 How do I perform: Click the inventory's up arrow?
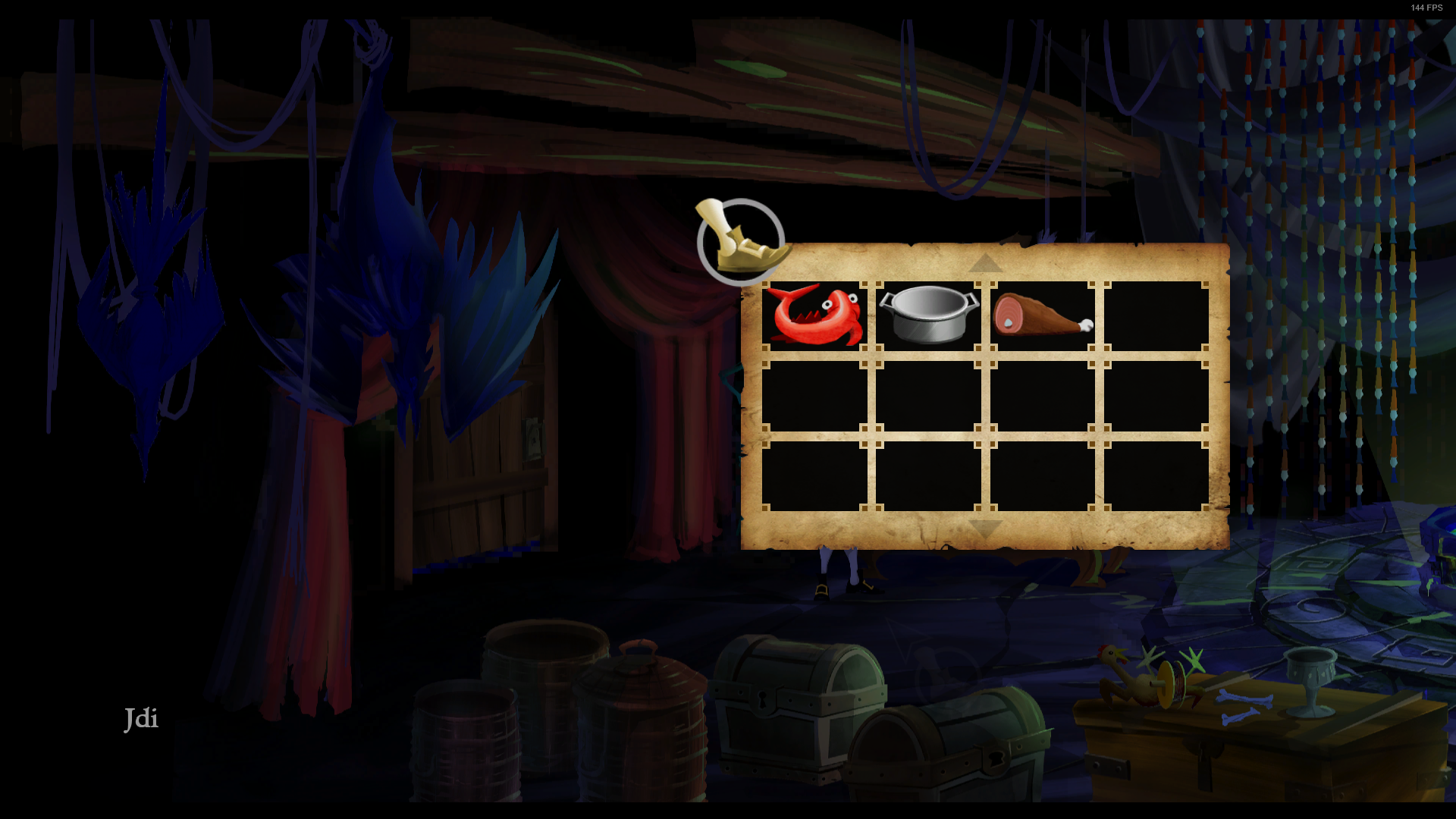coord(985,263)
